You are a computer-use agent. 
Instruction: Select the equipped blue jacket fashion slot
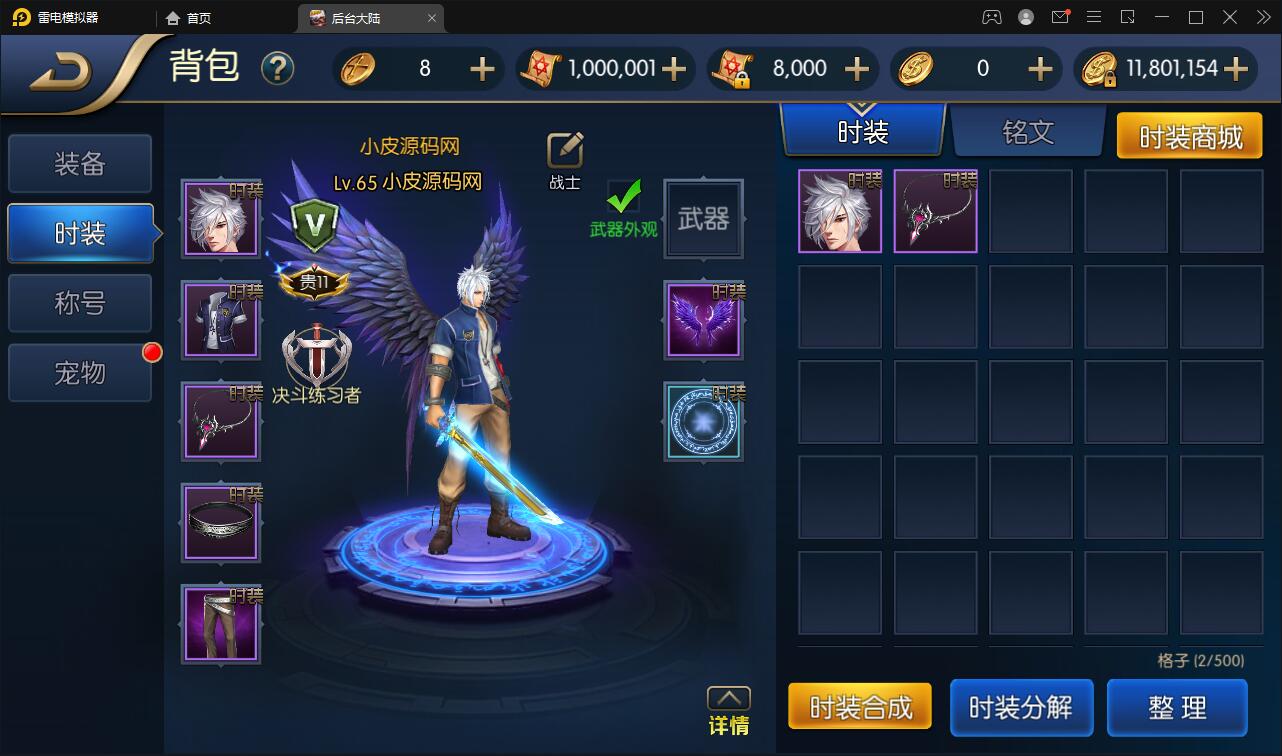pyautogui.click(x=221, y=321)
